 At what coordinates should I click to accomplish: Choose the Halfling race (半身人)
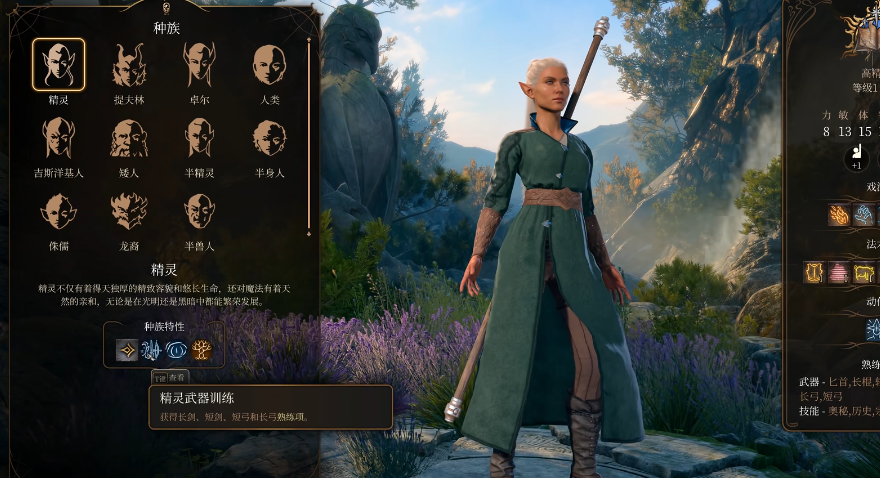(269, 138)
